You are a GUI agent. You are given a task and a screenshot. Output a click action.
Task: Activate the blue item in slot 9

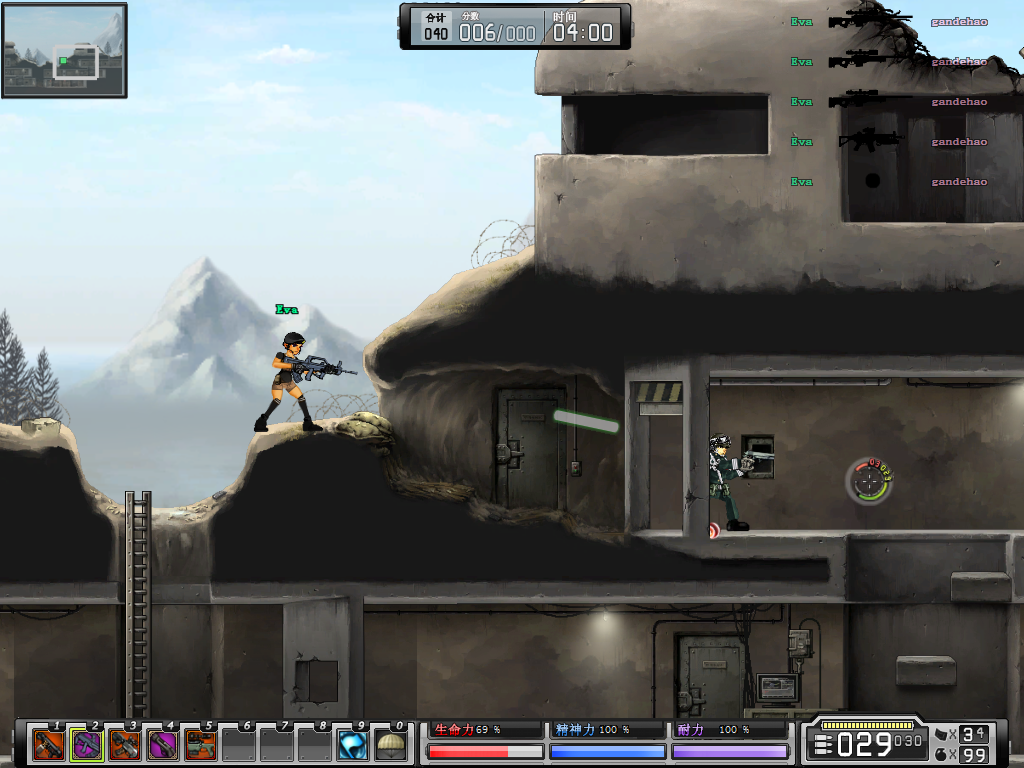353,745
